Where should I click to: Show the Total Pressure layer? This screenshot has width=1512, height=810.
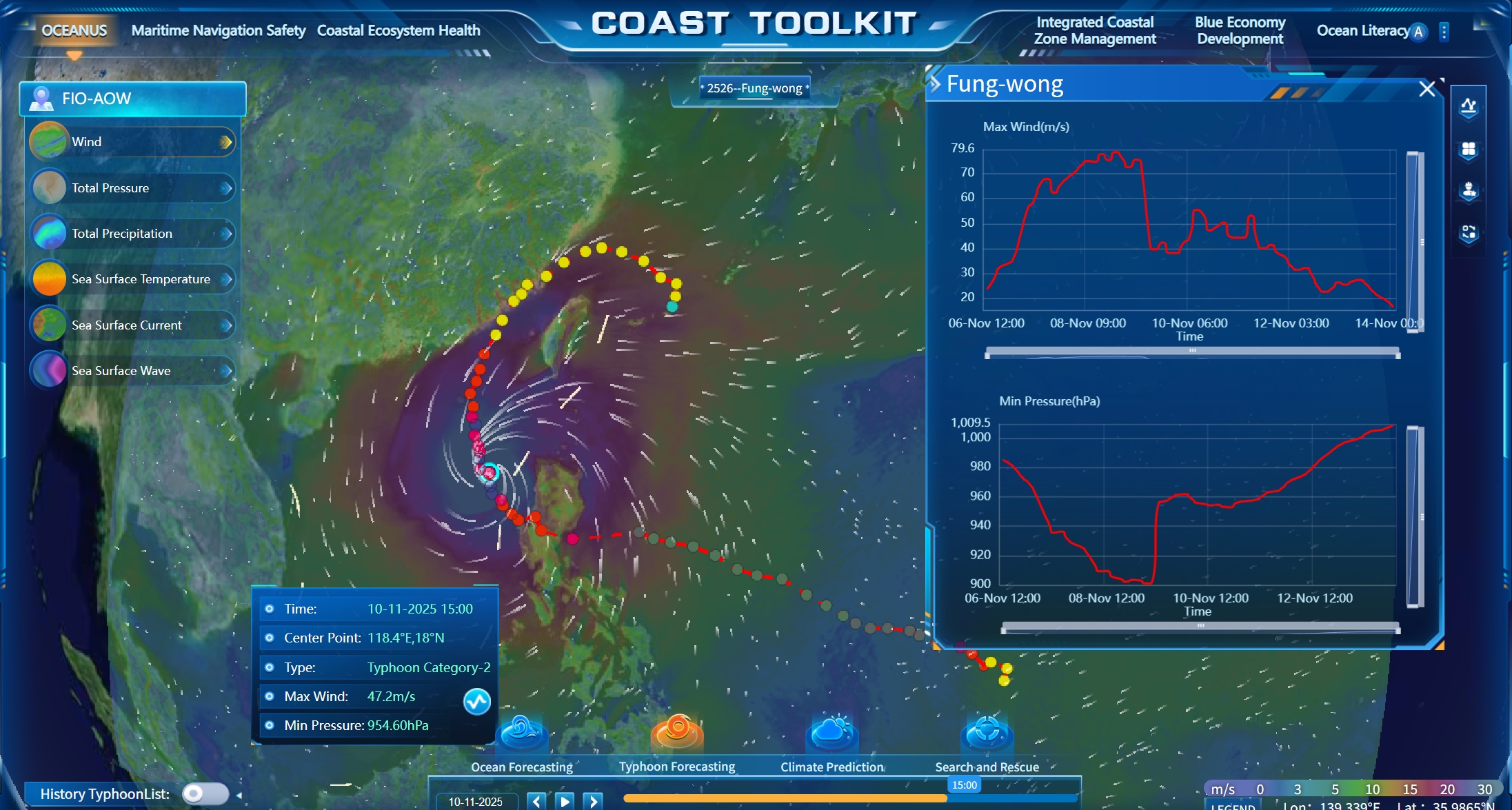[x=131, y=188]
